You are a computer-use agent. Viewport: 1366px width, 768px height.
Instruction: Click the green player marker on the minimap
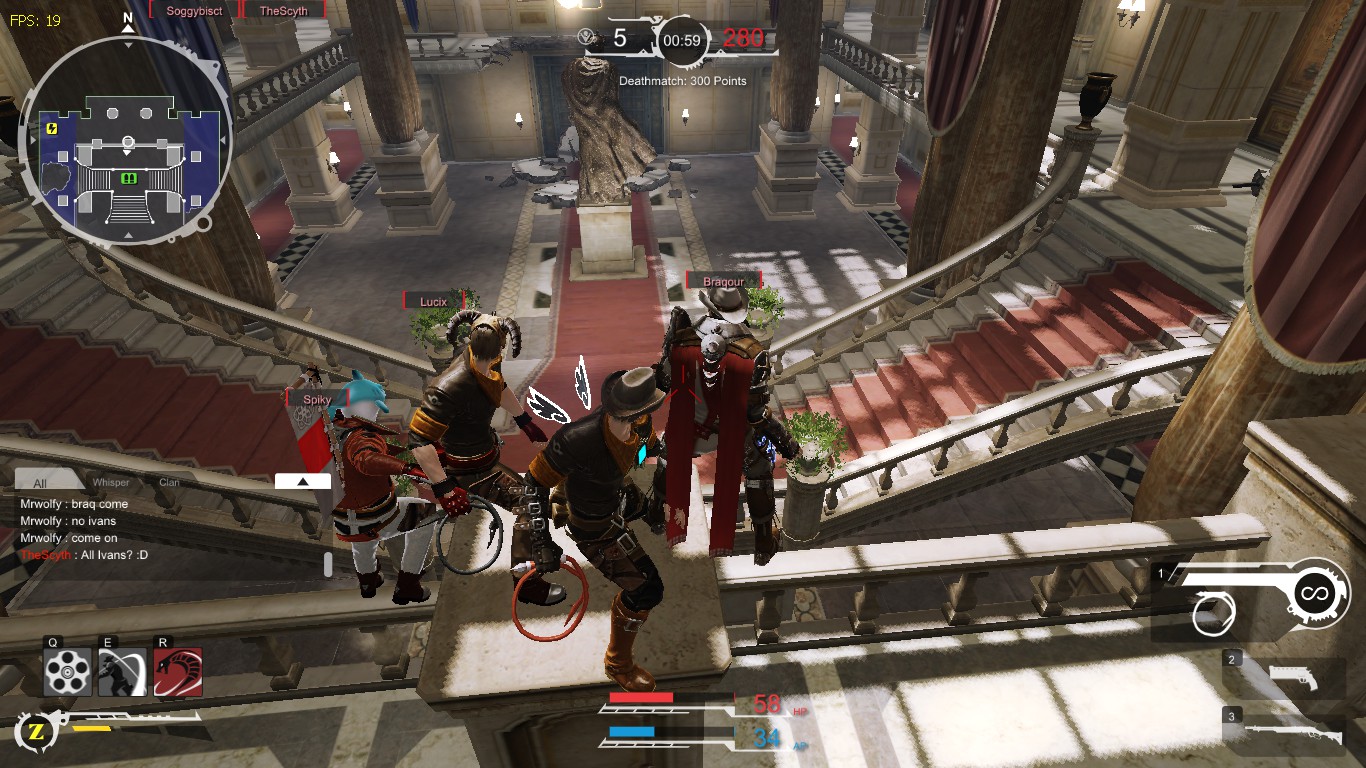[x=127, y=177]
